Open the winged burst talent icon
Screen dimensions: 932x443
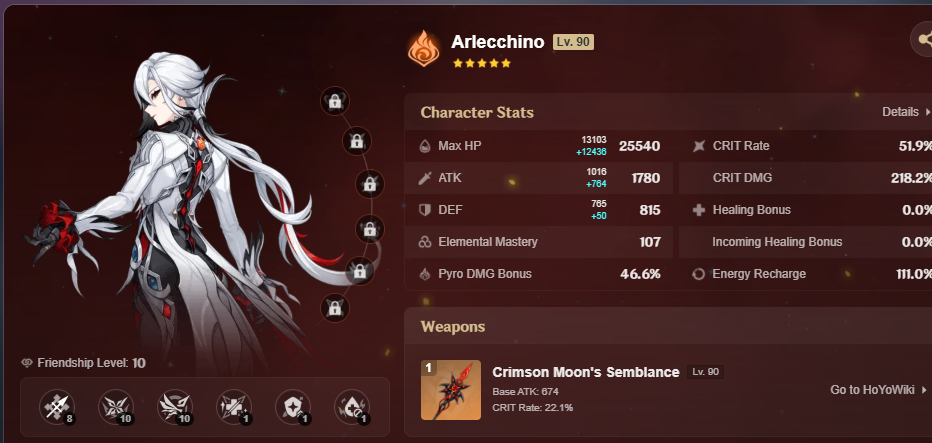(x=174, y=407)
